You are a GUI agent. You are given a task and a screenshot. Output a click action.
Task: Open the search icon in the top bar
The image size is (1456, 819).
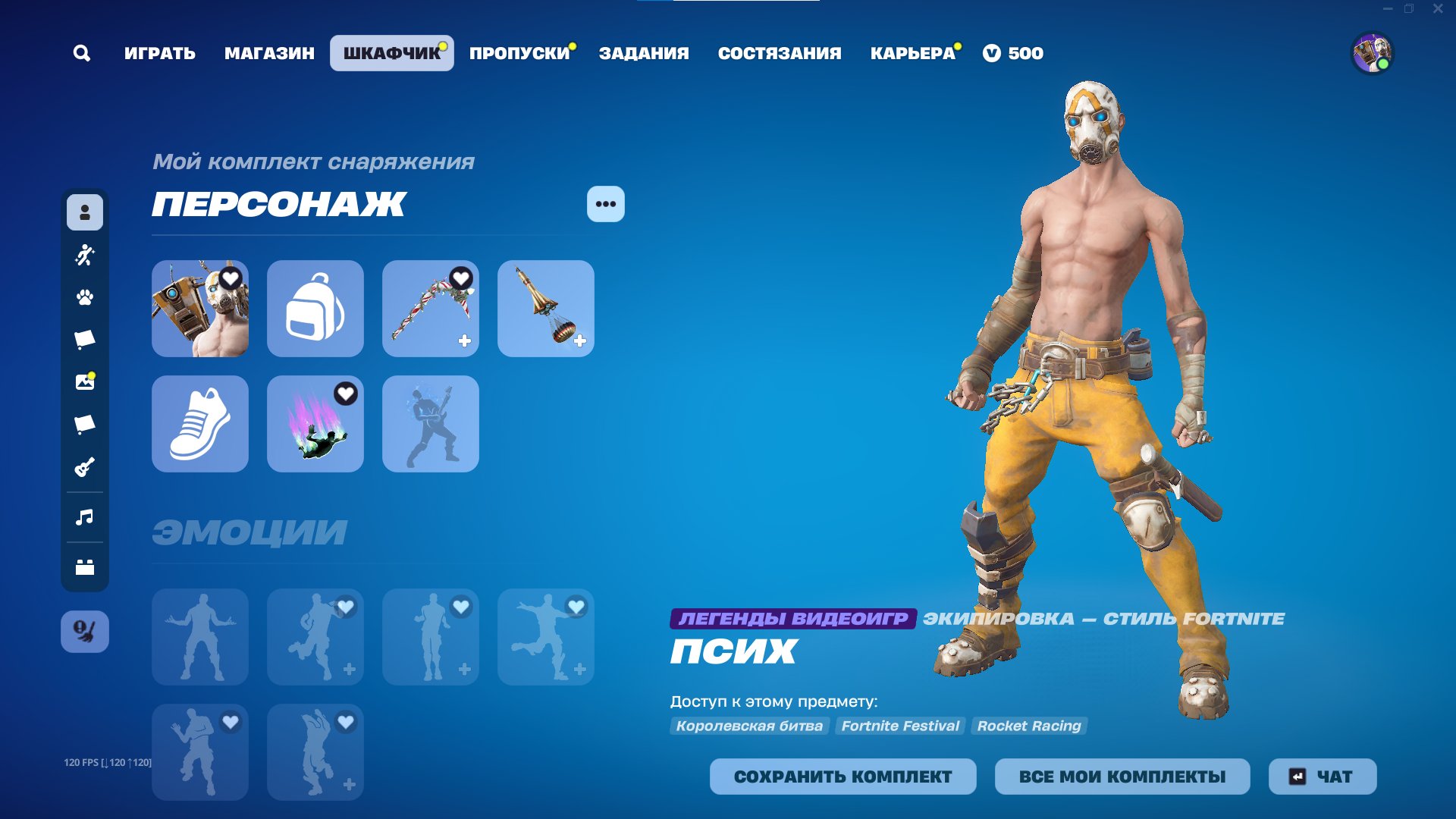click(x=82, y=52)
